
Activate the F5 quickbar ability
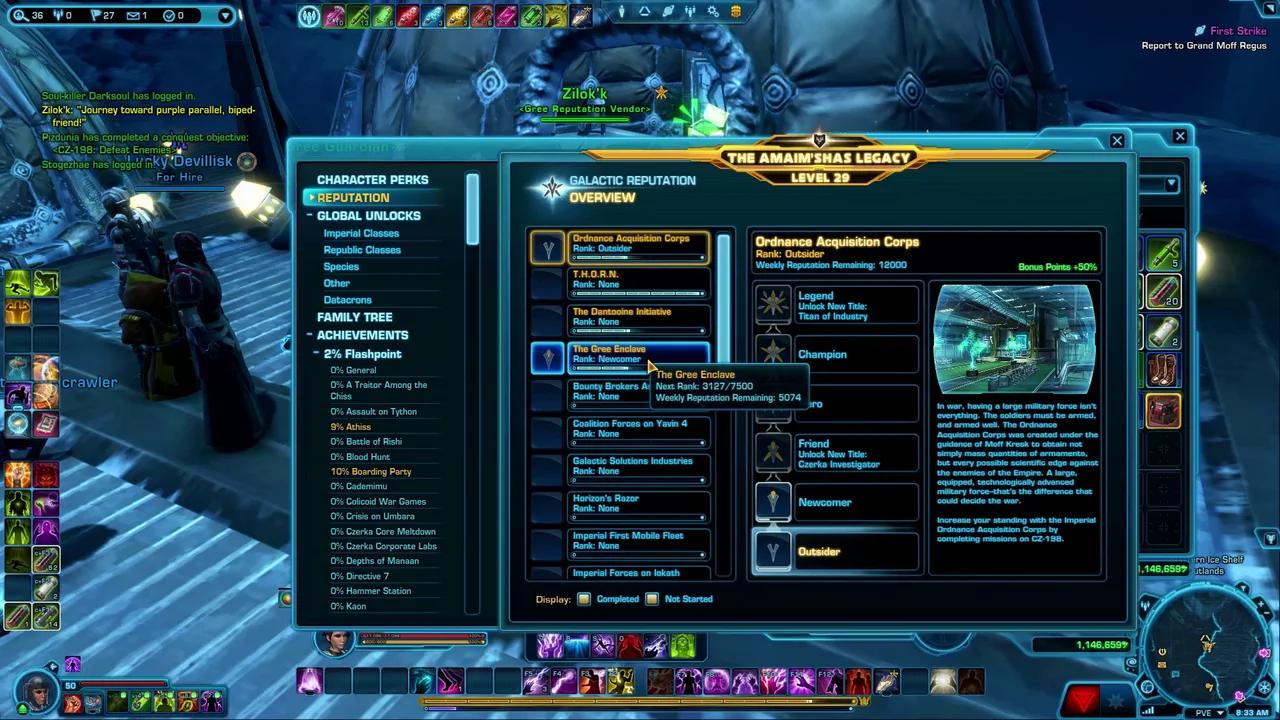click(x=536, y=681)
